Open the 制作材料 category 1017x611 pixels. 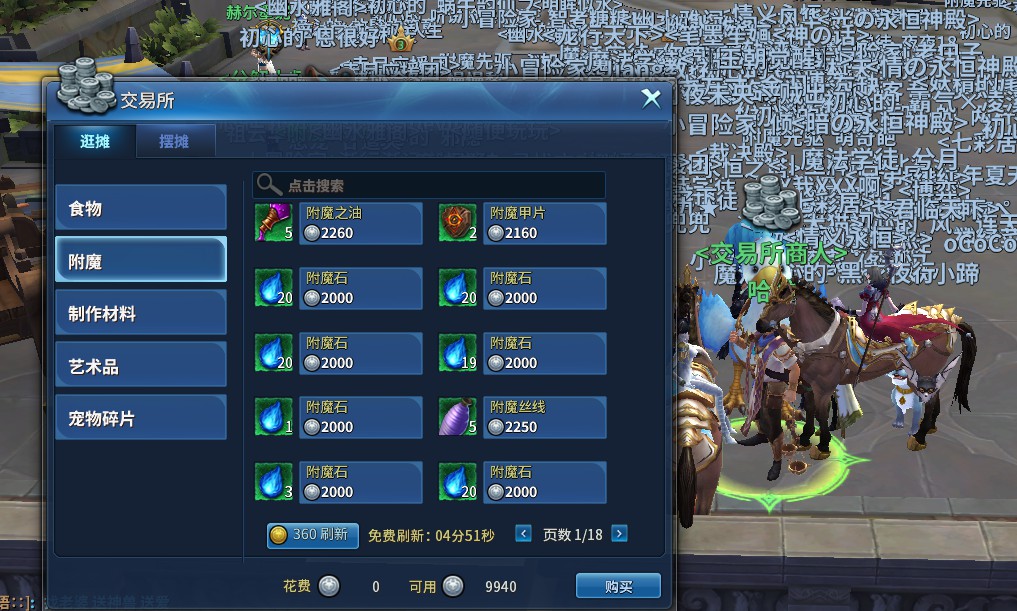point(140,313)
